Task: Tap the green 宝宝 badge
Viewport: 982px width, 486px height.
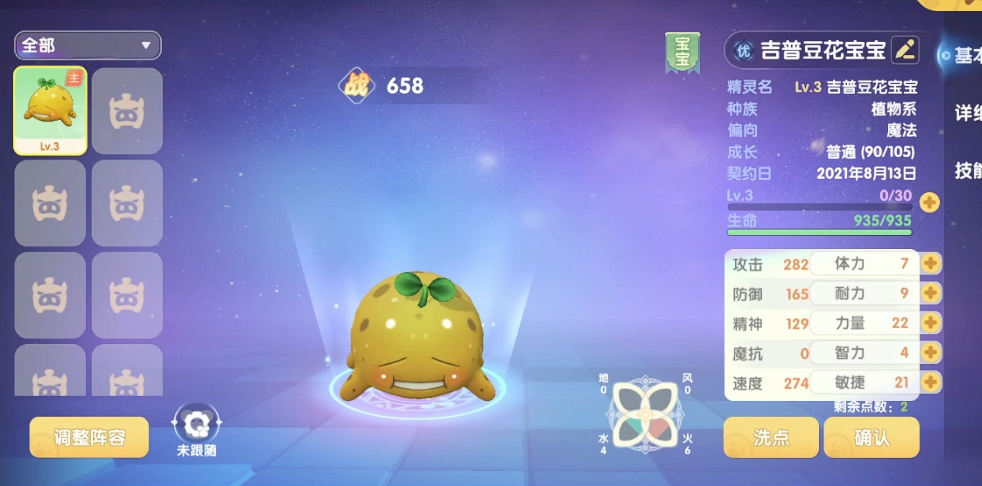Action: pyautogui.click(x=682, y=52)
